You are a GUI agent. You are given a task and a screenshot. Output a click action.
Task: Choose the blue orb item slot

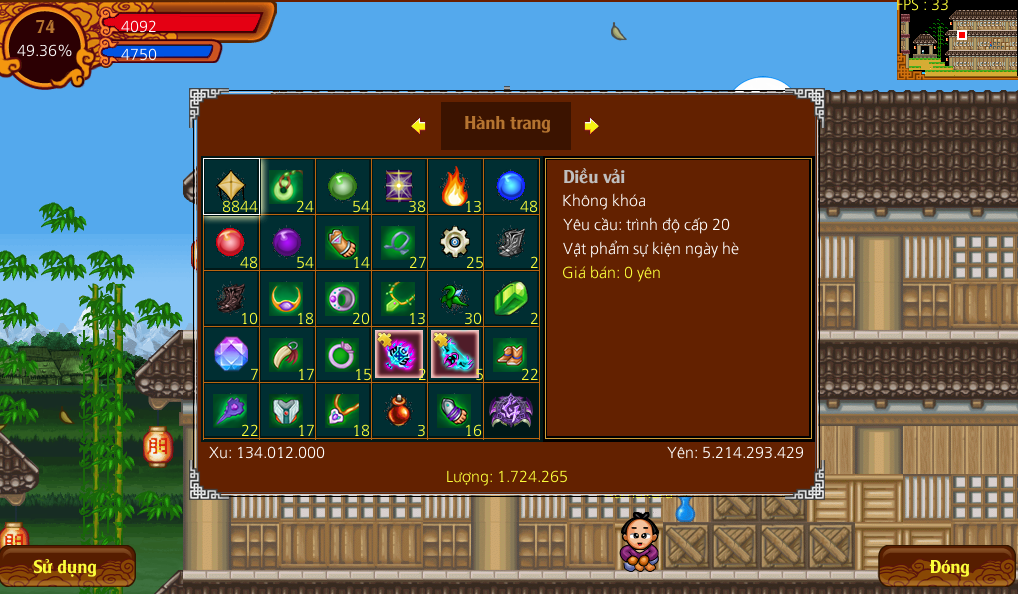pos(511,187)
